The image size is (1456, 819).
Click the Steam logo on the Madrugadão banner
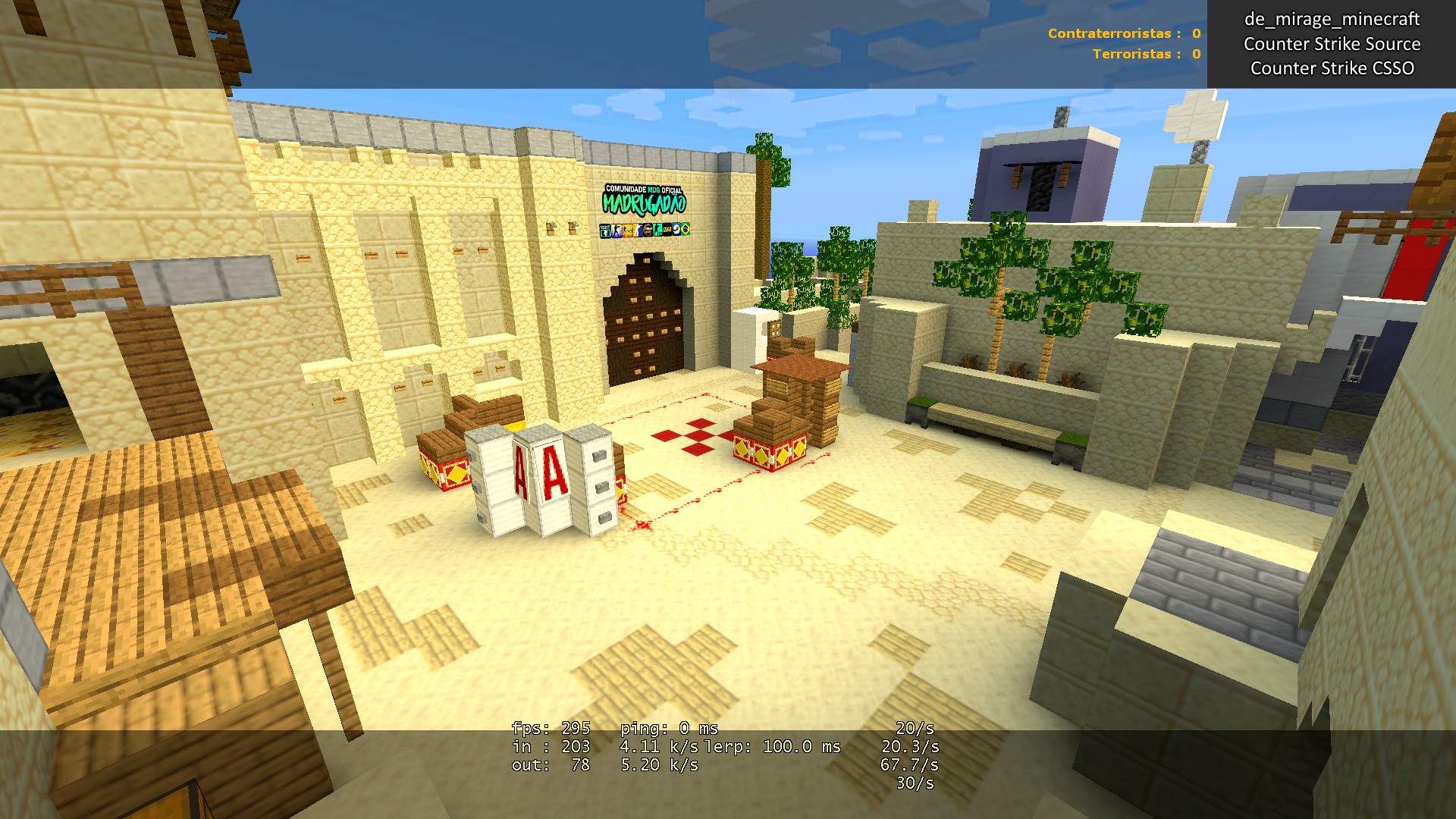(x=676, y=231)
